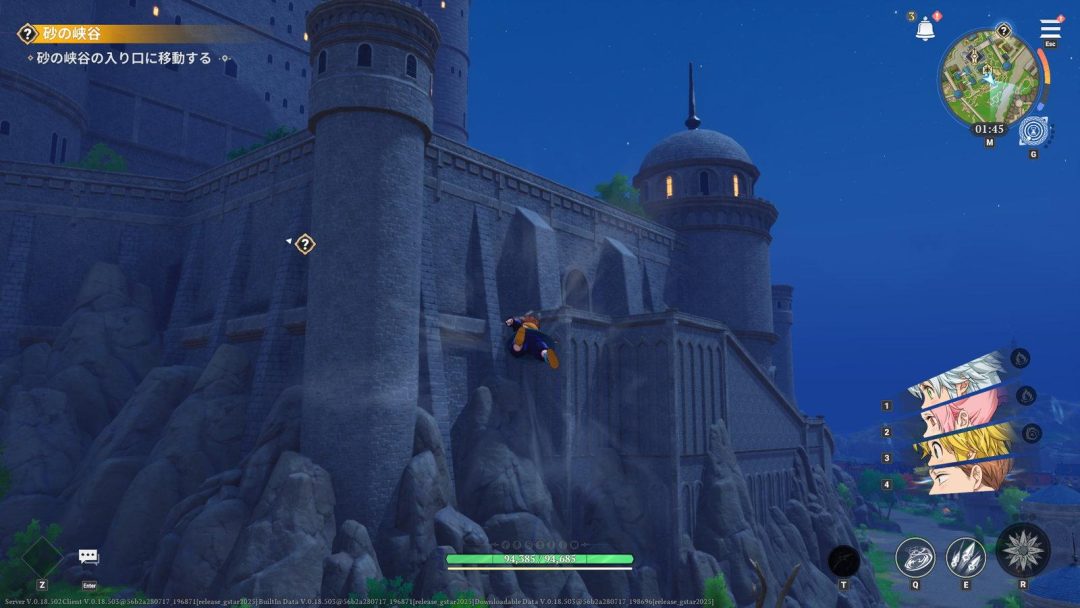Viewport: 1080px width, 608px height.
Task: Trigger the star-shaped ultimate ability
Action: tap(1022, 550)
